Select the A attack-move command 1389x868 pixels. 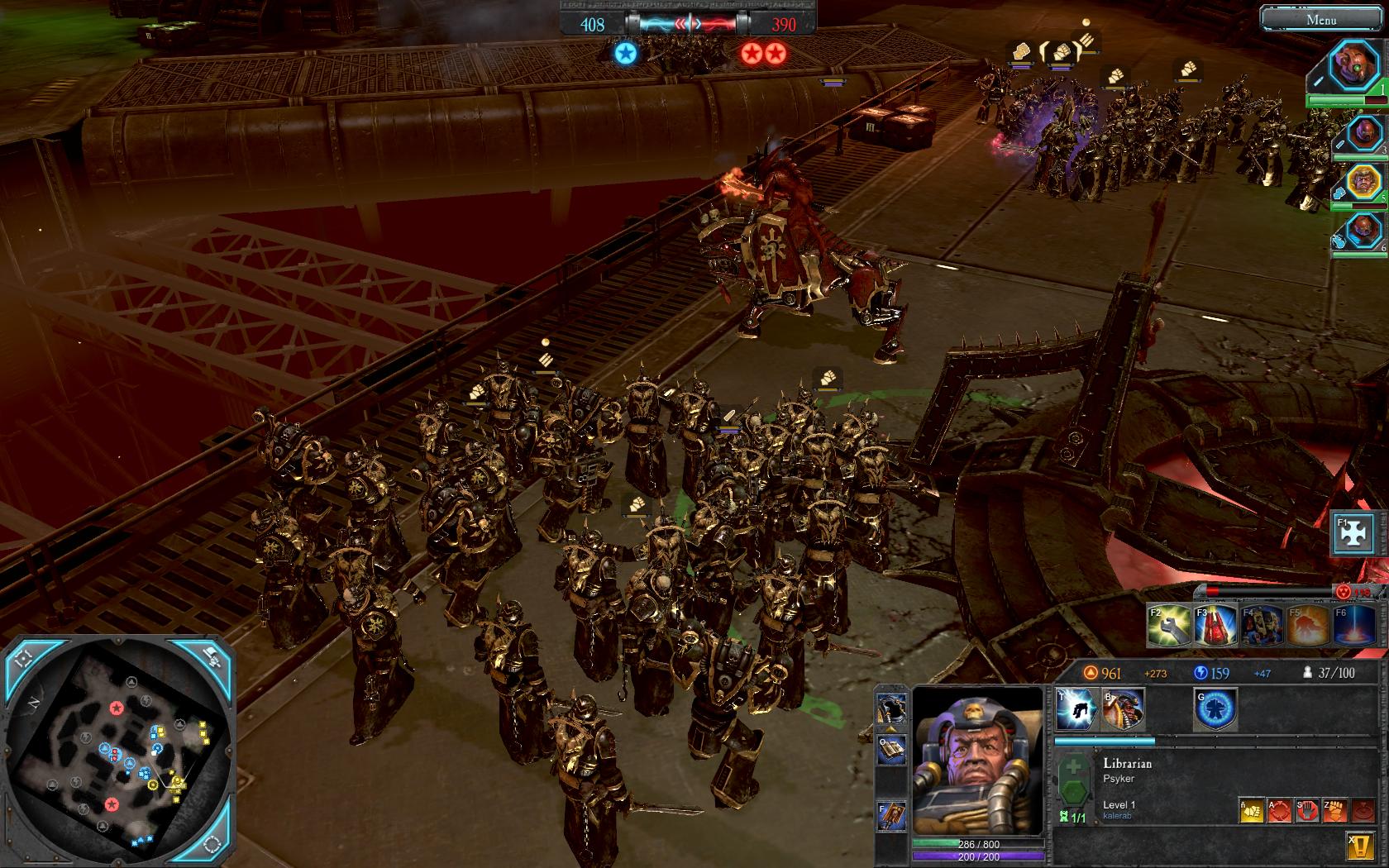click(x=1280, y=811)
